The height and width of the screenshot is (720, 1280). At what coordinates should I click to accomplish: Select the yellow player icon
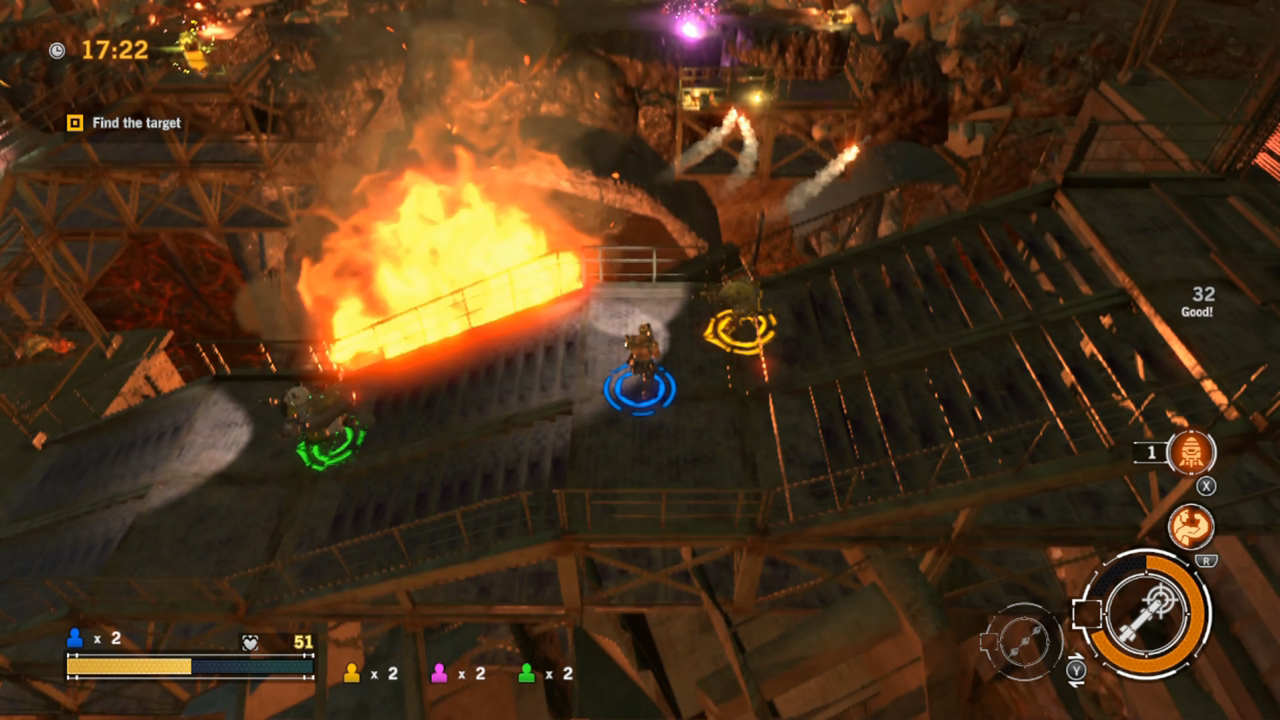point(351,673)
